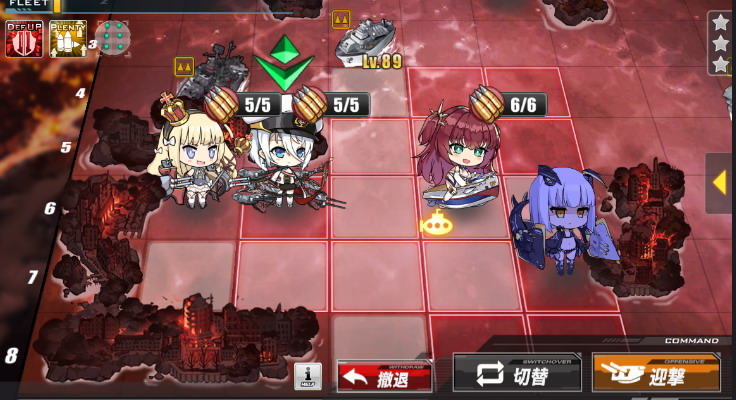
Task: Check the DEF UP buff icon
Action: [x=24, y=38]
